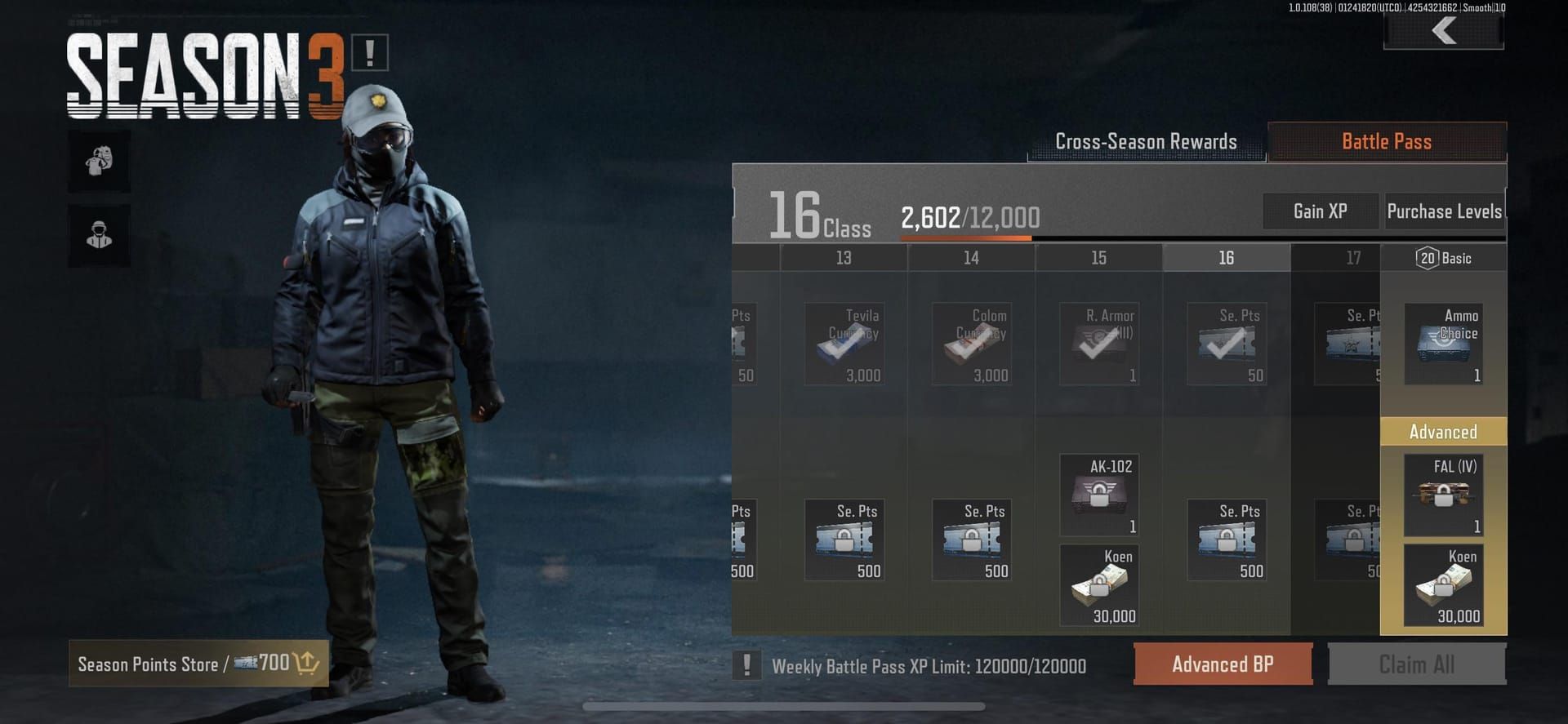Click the warning icon next to Weekly XP limit
The width and height of the screenshot is (1568, 724).
tap(746, 666)
